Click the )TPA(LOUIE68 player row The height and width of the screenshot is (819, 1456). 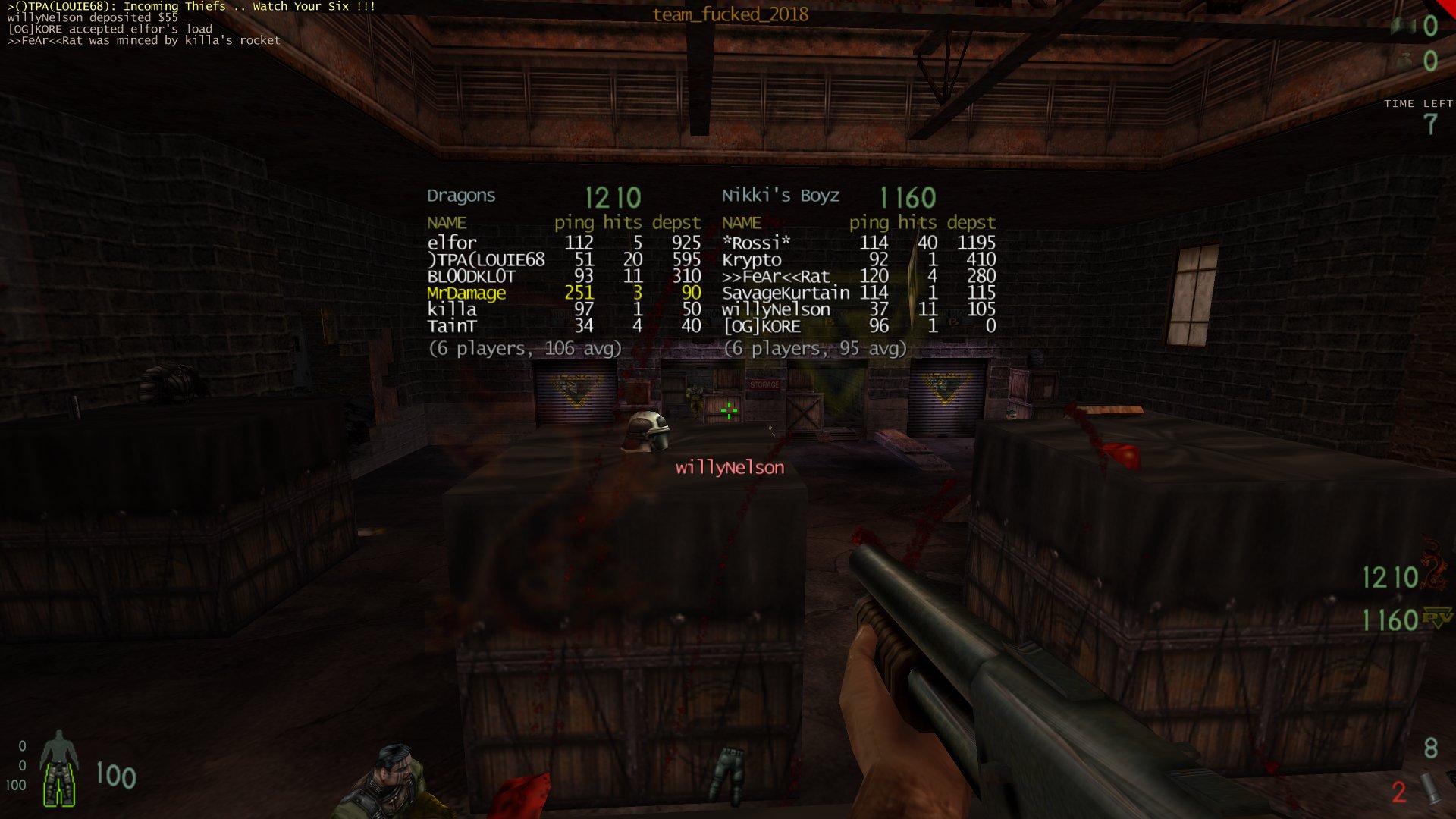[563, 259]
